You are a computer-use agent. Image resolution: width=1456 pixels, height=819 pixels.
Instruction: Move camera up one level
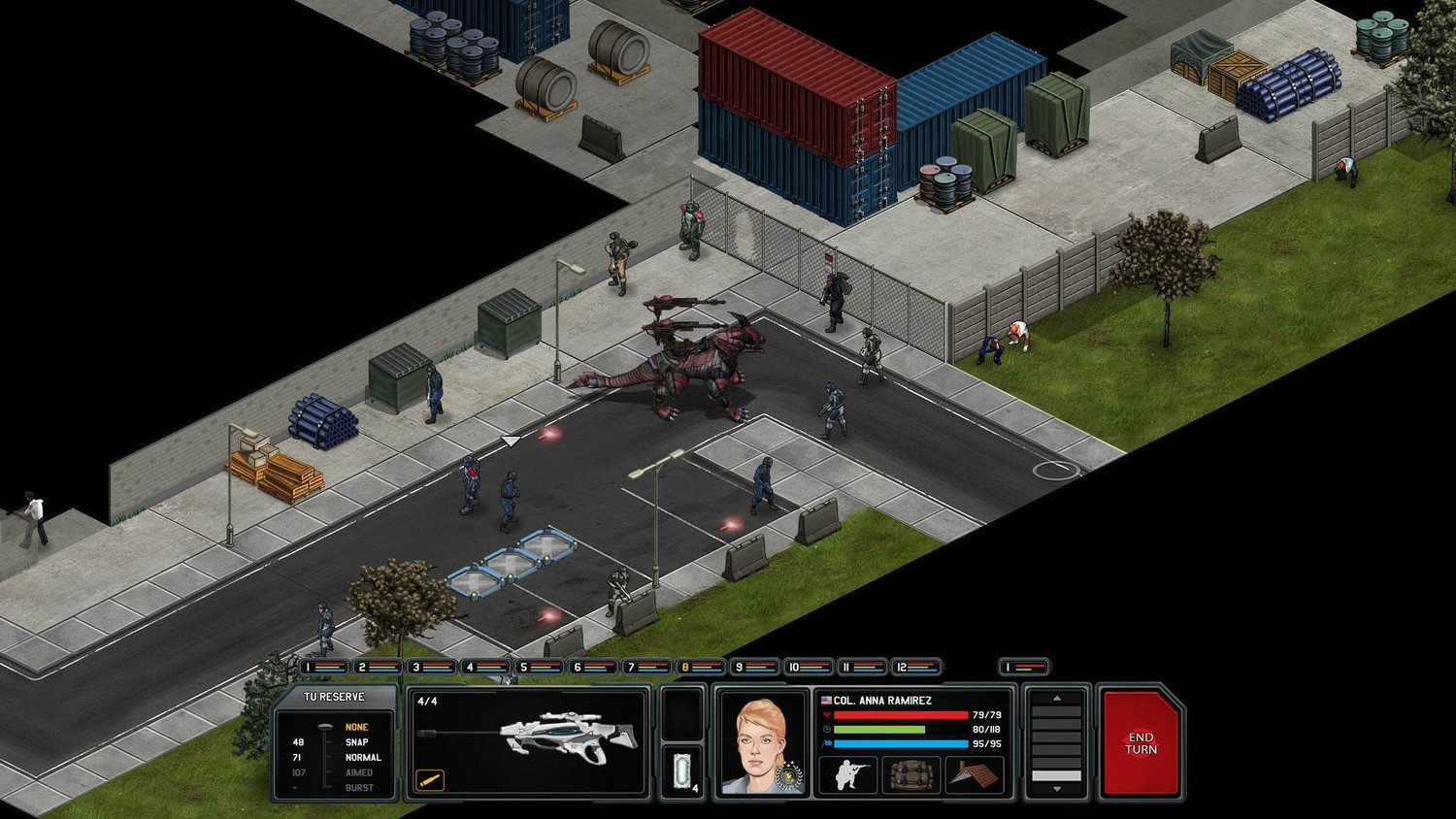[1056, 699]
